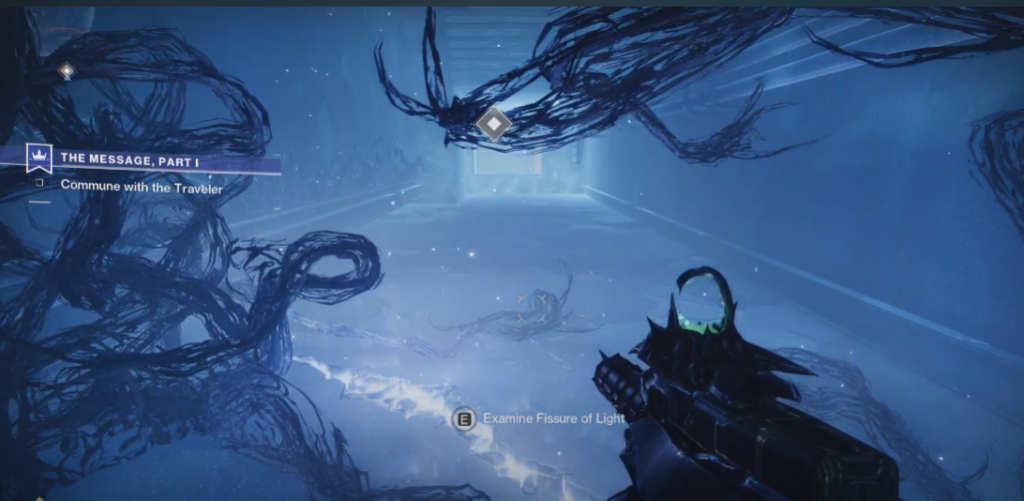1024x501 pixels.
Task: Click the large diamond objective waypoint marker
Action: [493, 124]
